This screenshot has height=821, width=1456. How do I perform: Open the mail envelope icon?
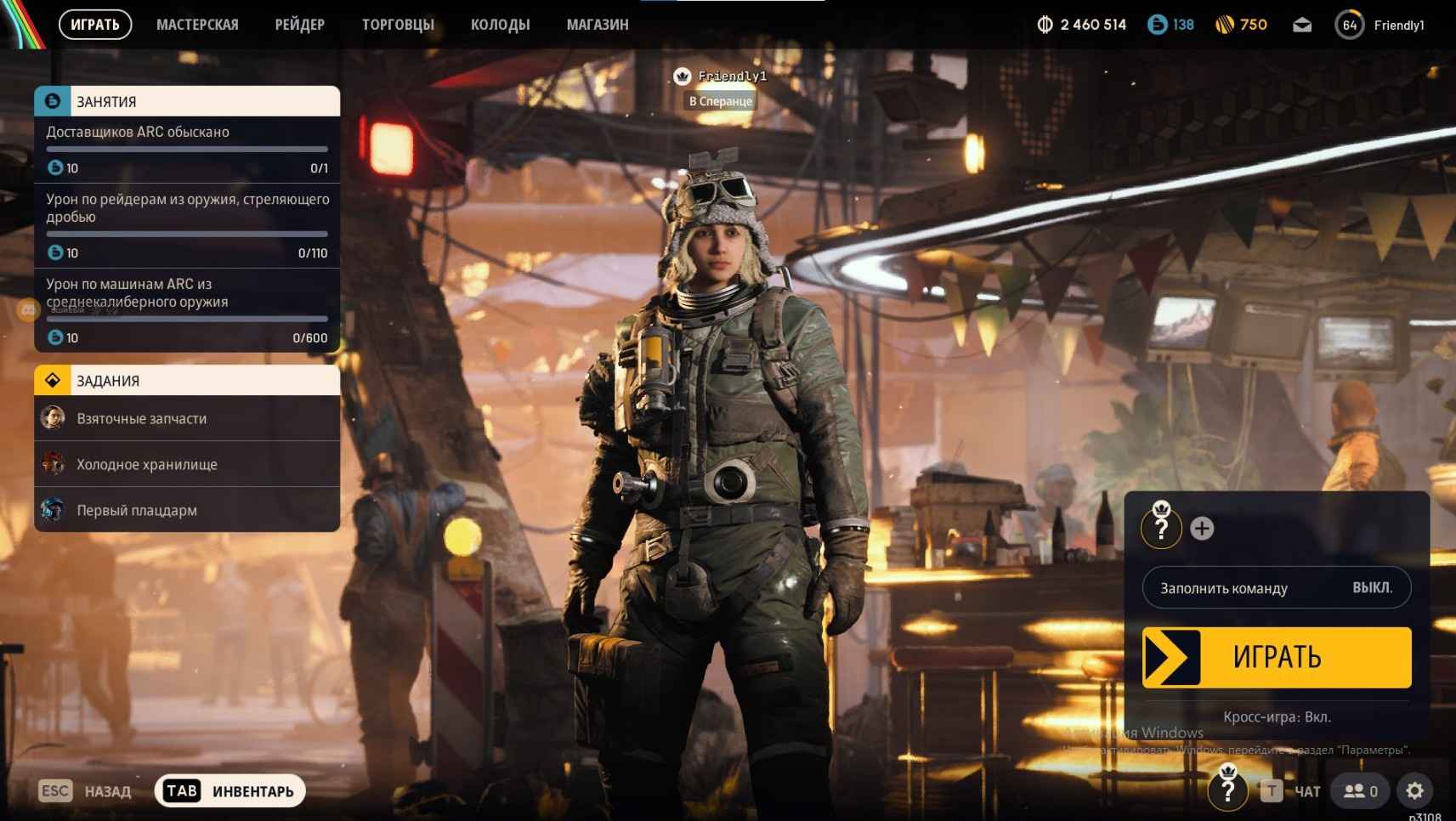click(x=1300, y=25)
